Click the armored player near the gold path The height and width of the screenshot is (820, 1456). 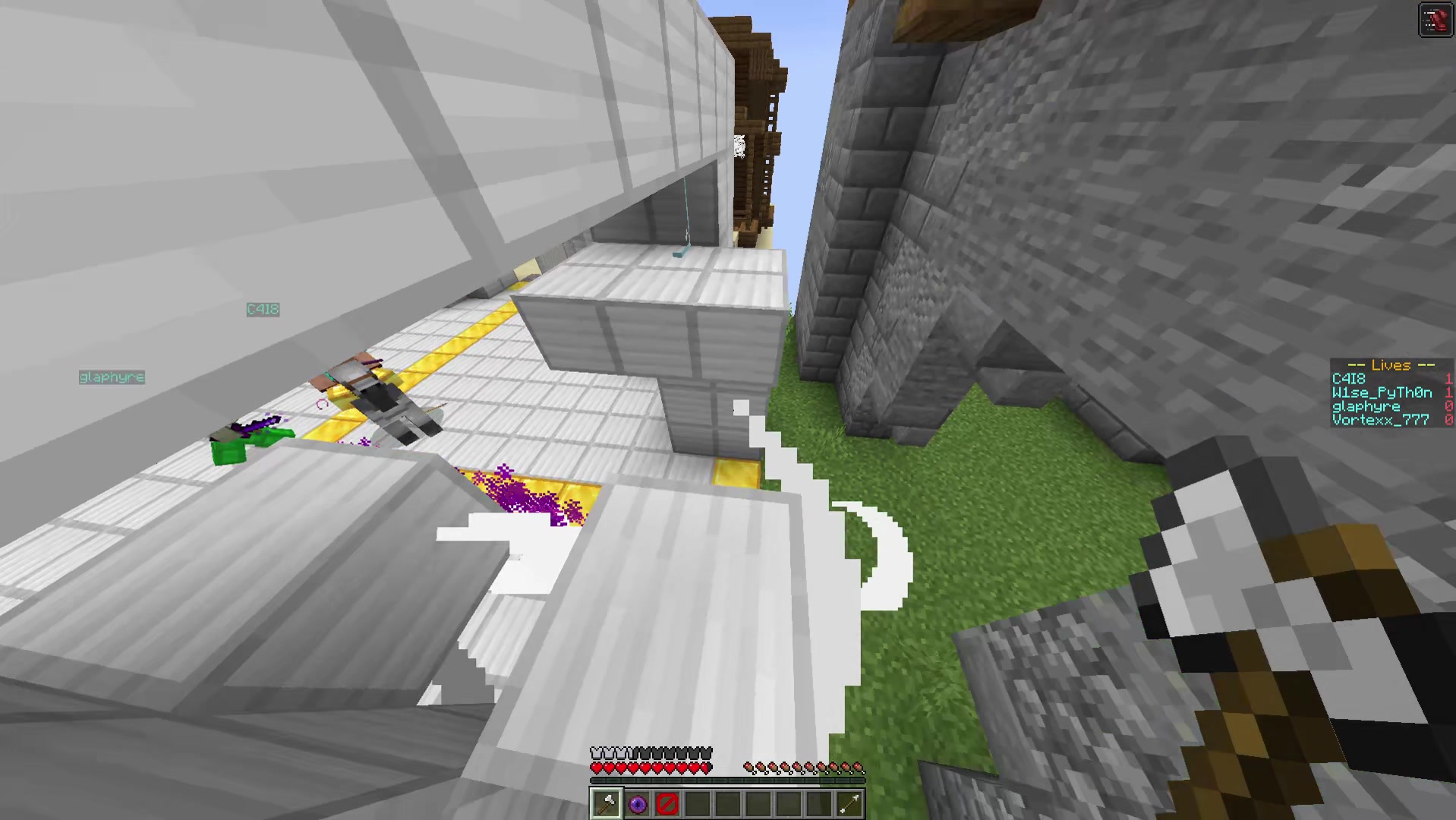387,395
